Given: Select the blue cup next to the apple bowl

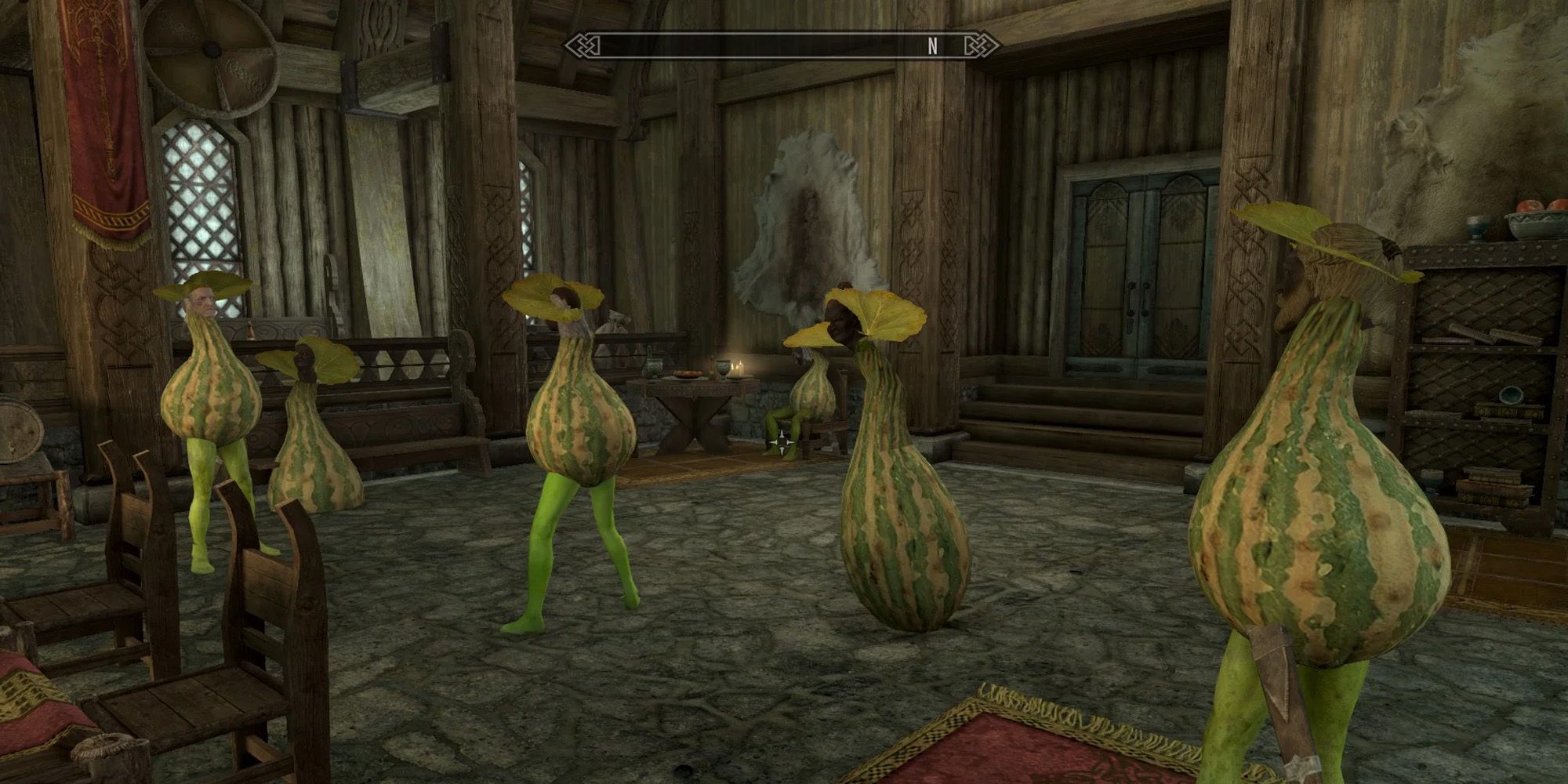Looking at the screenshot, I should (1477, 227).
